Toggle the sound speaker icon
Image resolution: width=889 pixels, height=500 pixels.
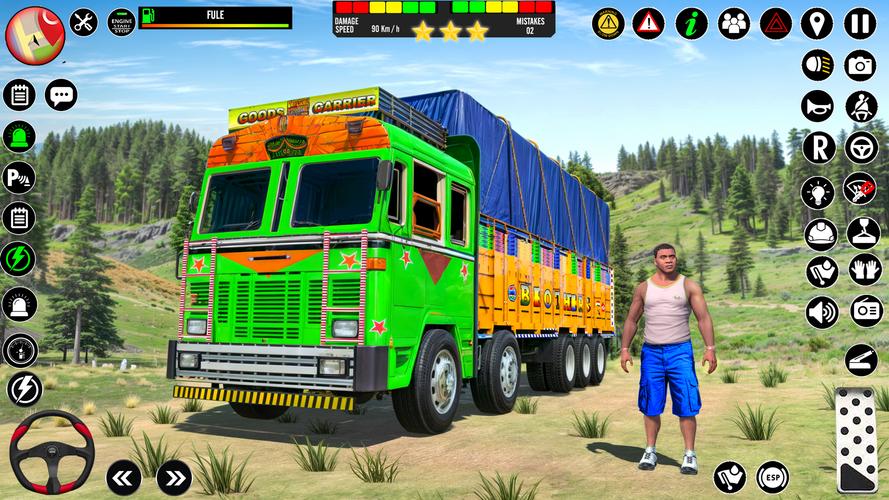[821, 312]
